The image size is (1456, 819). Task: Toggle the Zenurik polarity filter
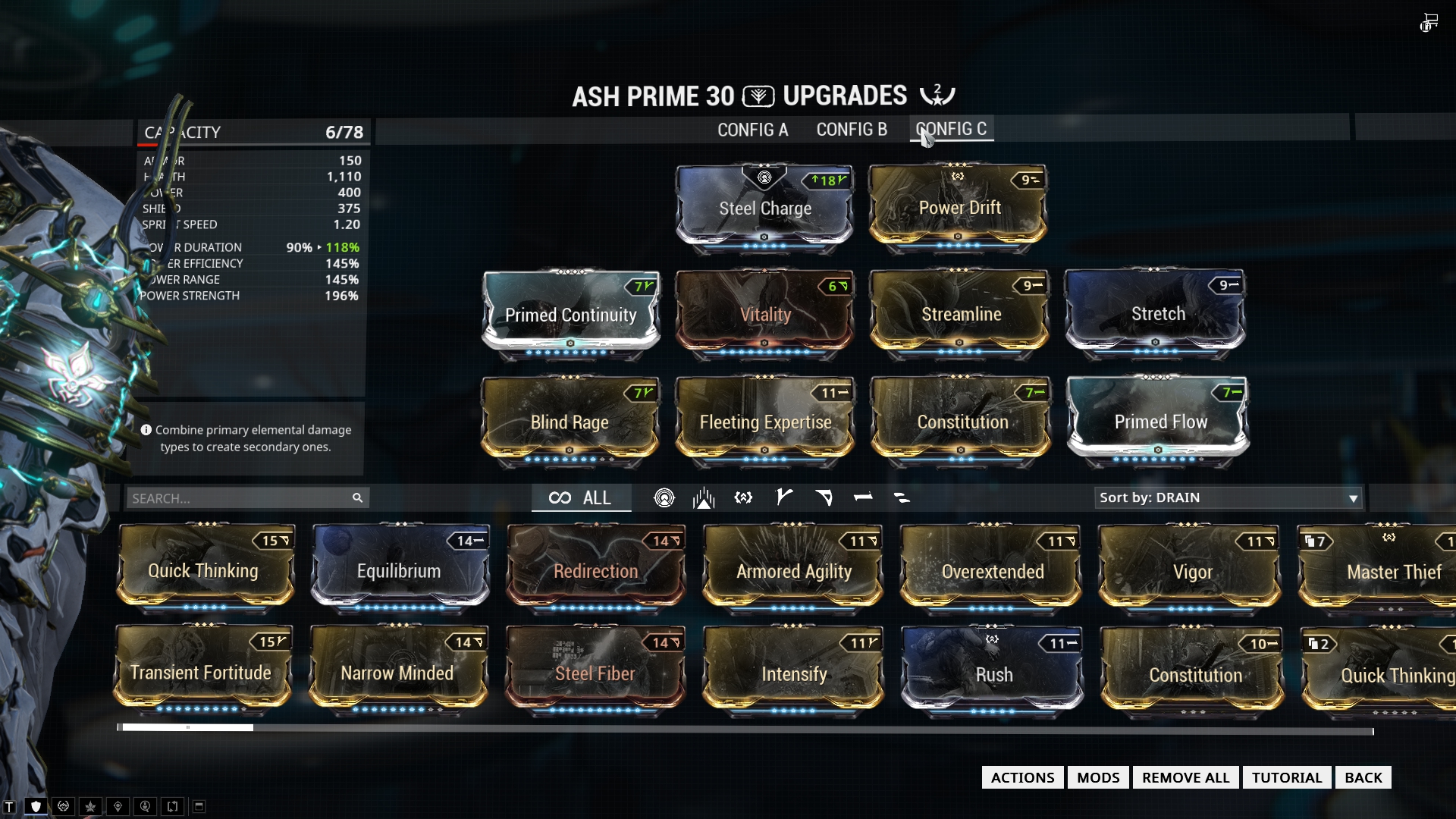903,497
